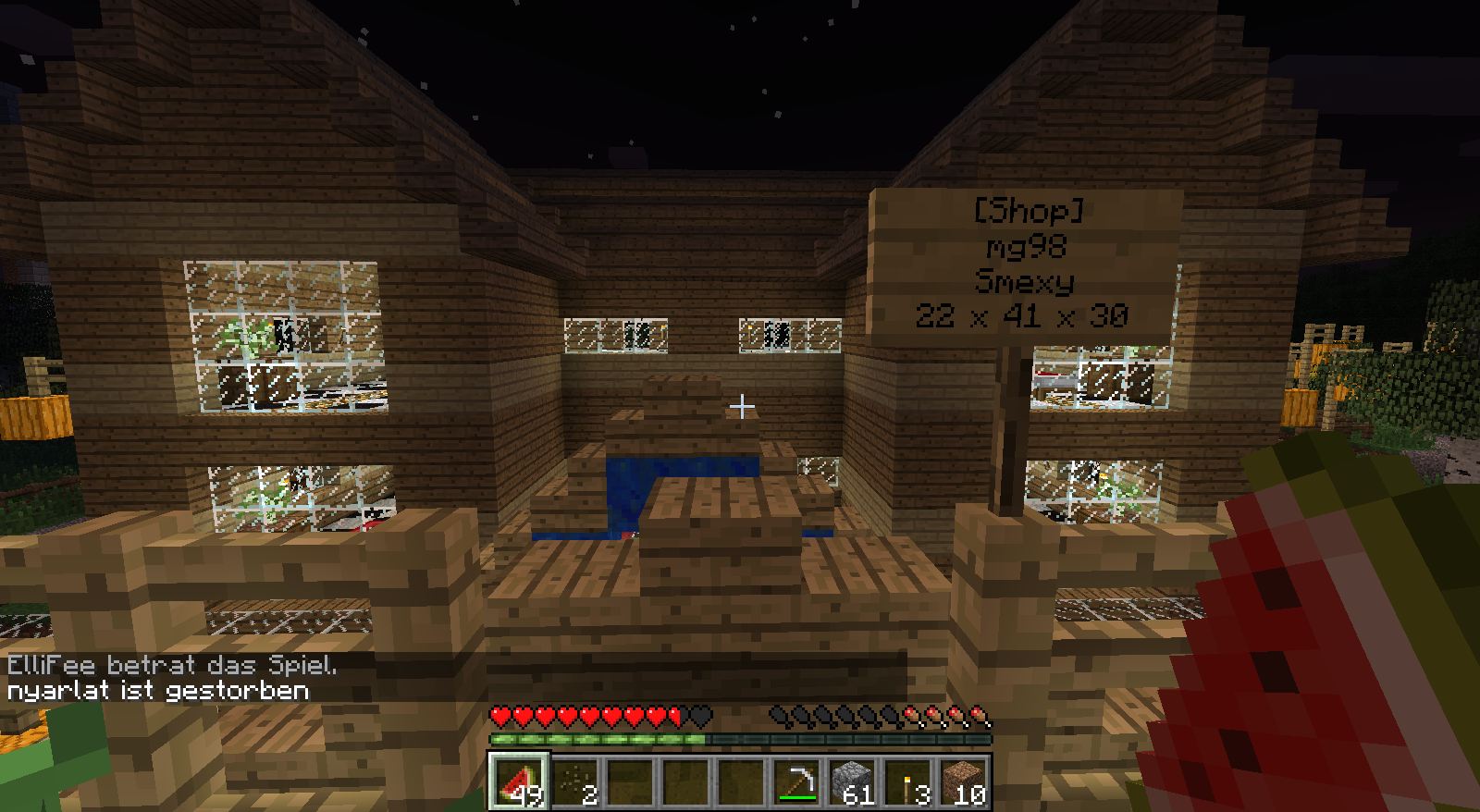Select the cobblestone stack of 61
1480x812 pixels.
click(851, 781)
